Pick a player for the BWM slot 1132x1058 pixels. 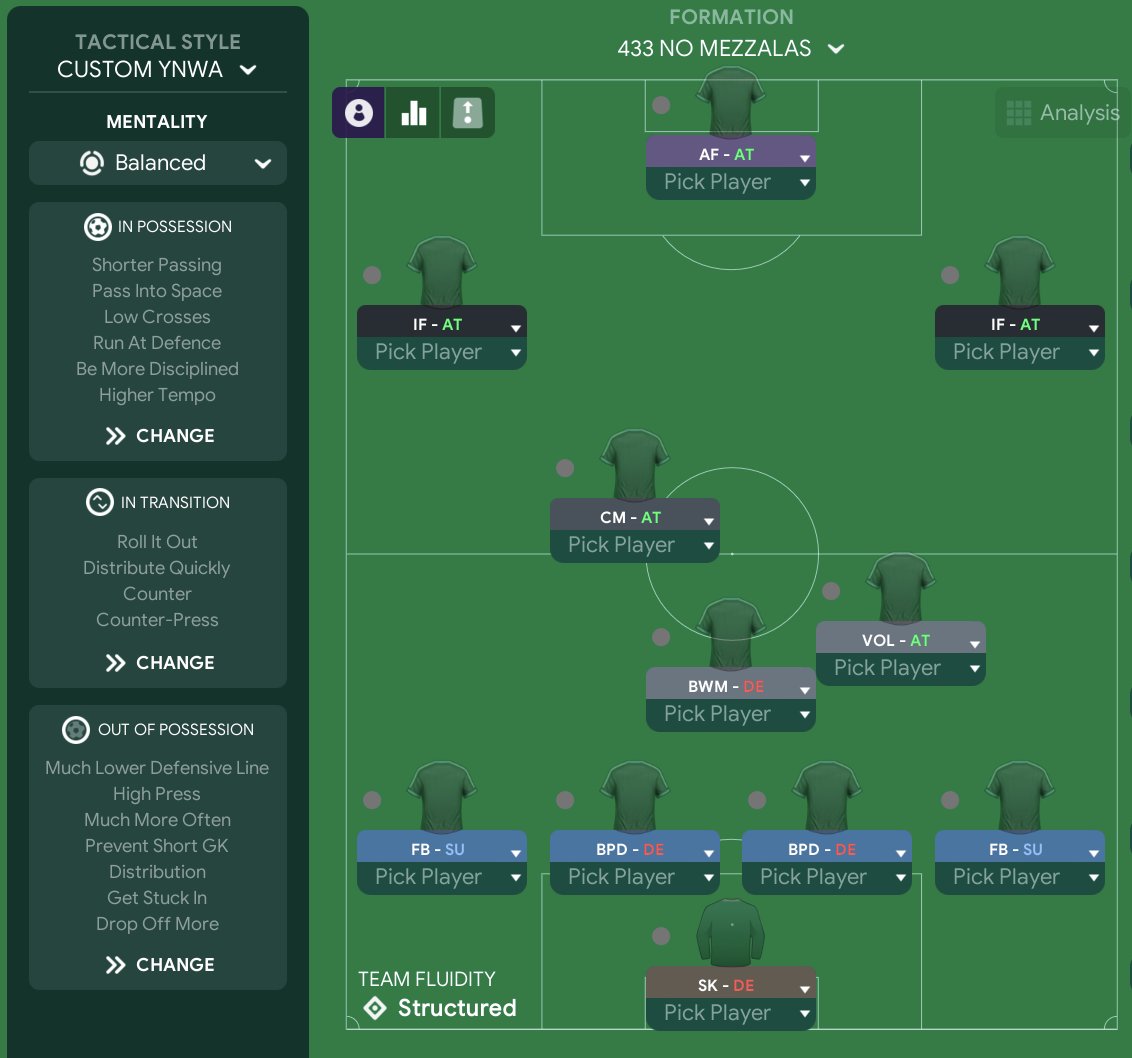[730, 714]
